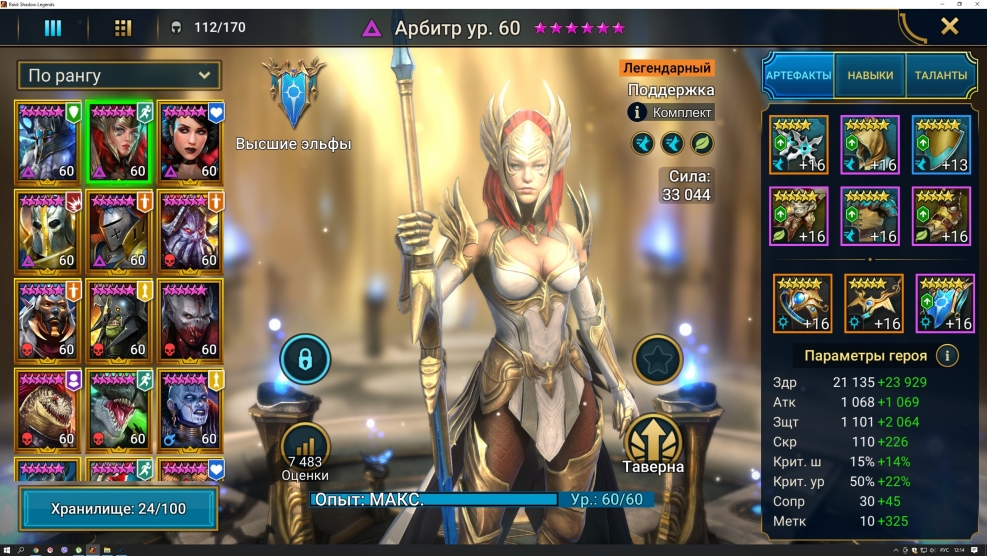Close the champion screen with the X
The height and width of the screenshot is (556, 987).
tap(949, 27)
